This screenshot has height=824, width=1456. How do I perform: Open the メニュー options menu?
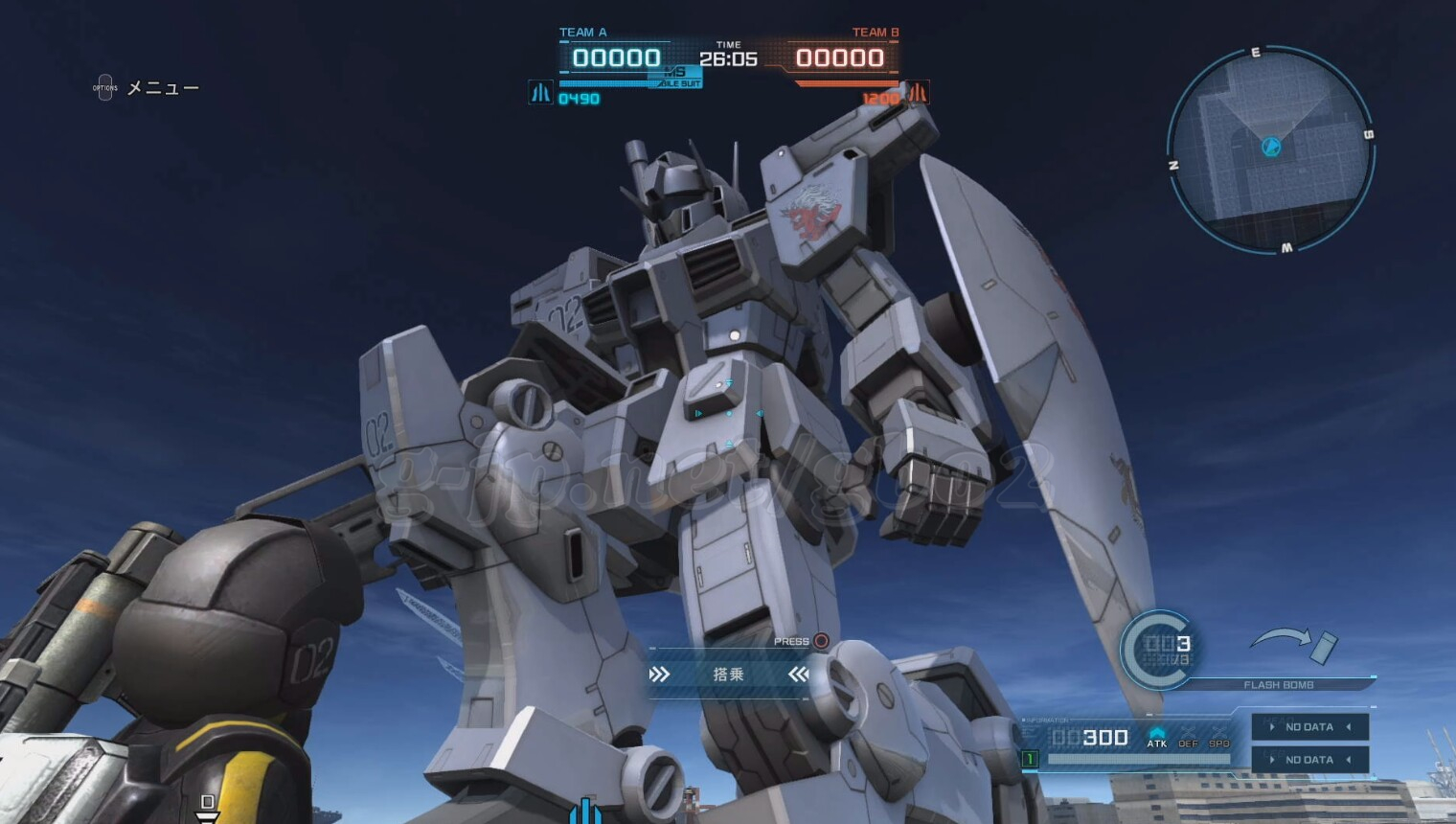pyautogui.click(x=146, y=88)
